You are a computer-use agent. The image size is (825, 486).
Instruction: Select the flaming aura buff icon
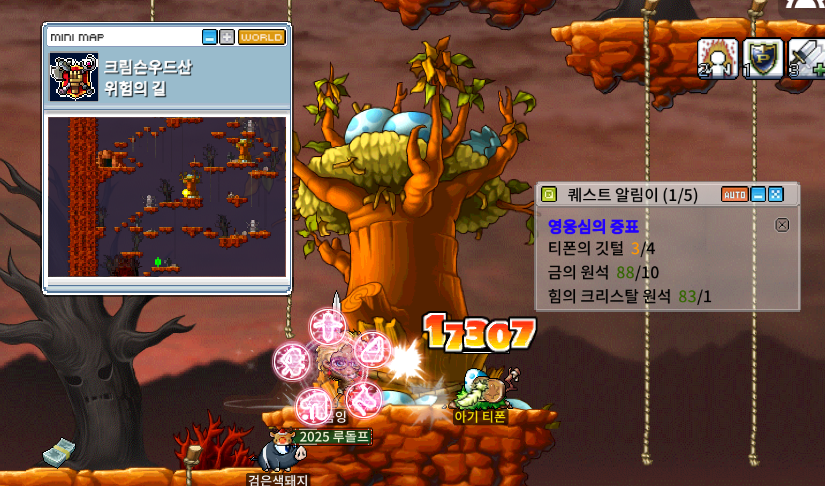pos(717,57)
